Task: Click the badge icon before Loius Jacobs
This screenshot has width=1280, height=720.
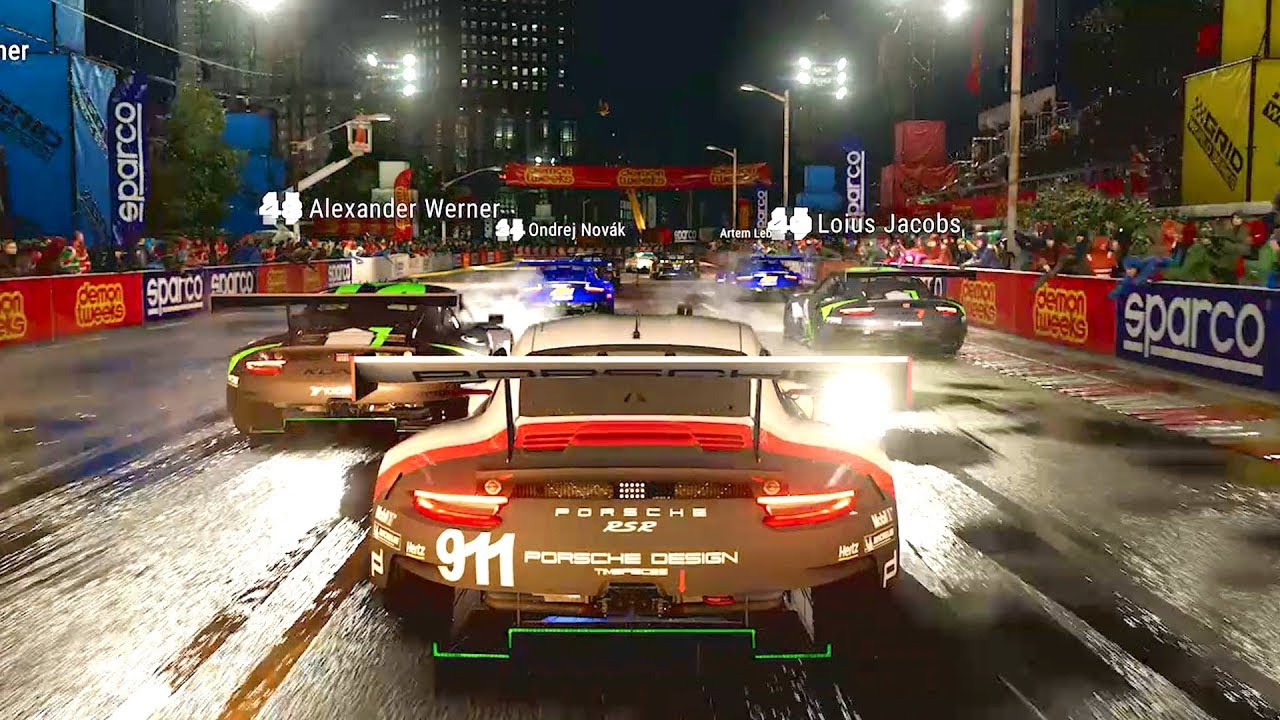Action: (791, 224)
